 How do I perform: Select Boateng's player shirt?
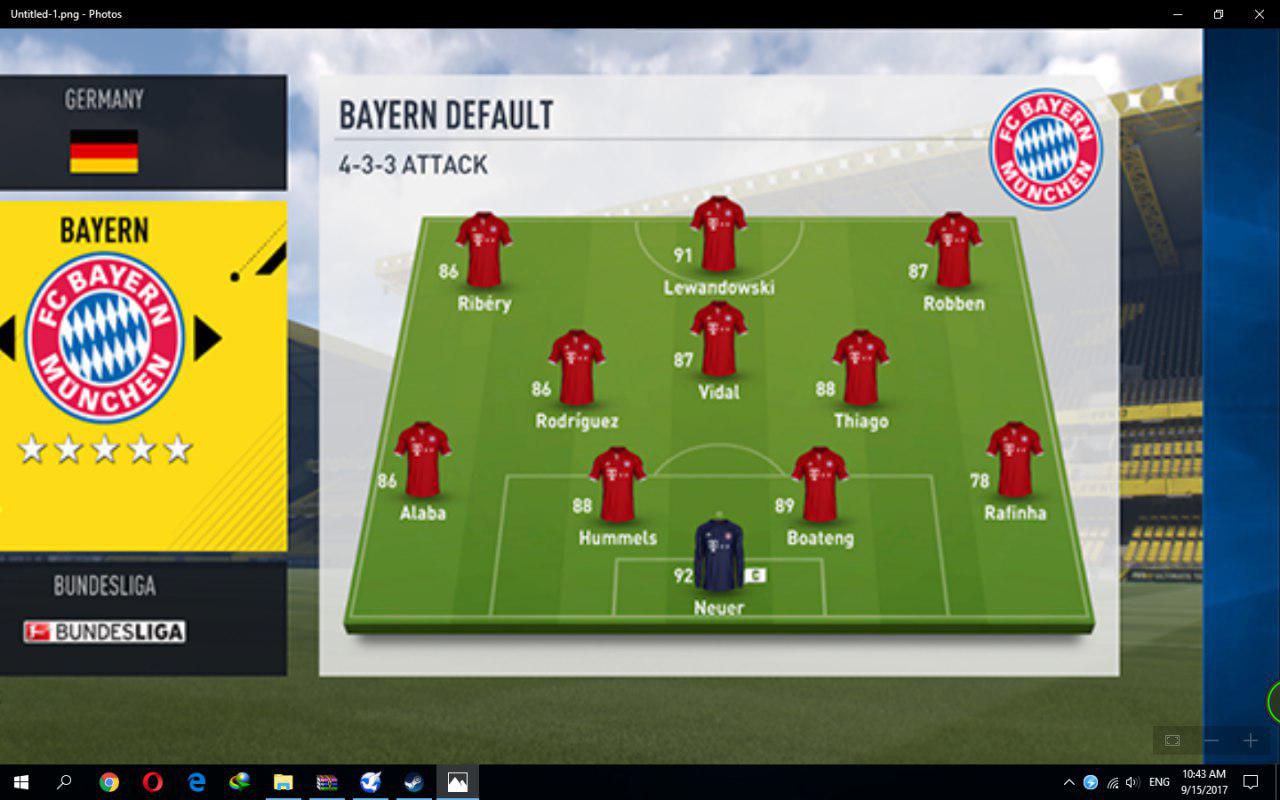point(820,485)
